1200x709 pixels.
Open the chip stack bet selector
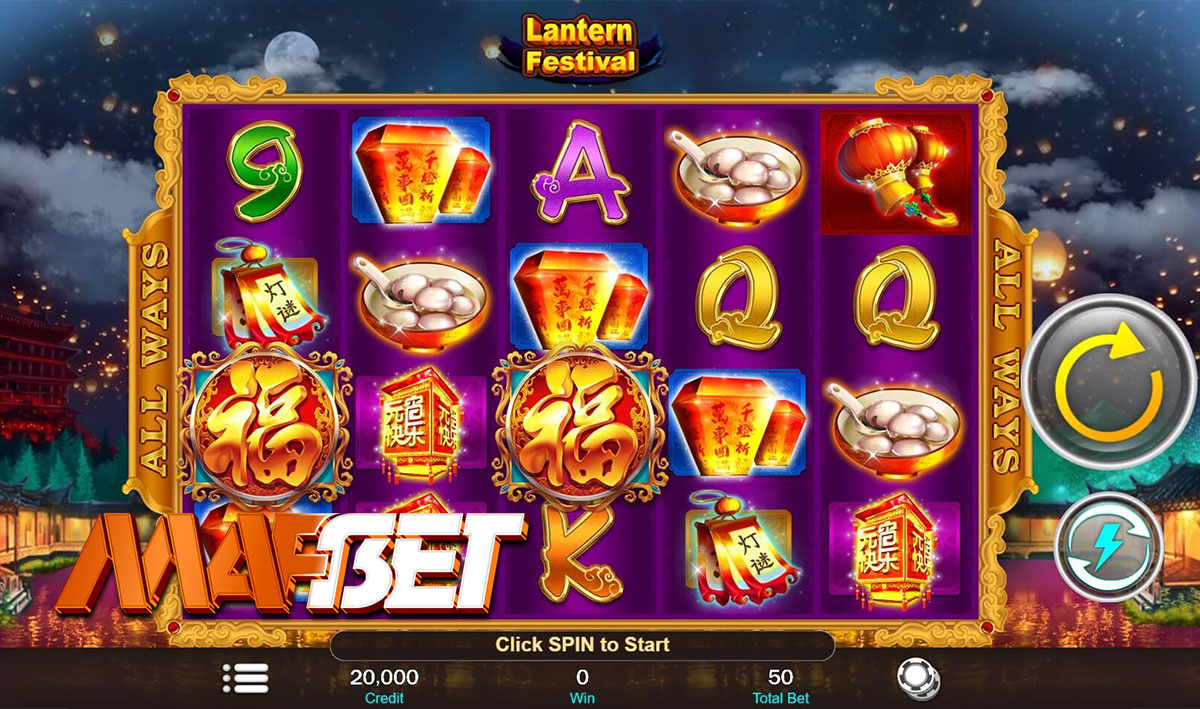pos(918,679)
